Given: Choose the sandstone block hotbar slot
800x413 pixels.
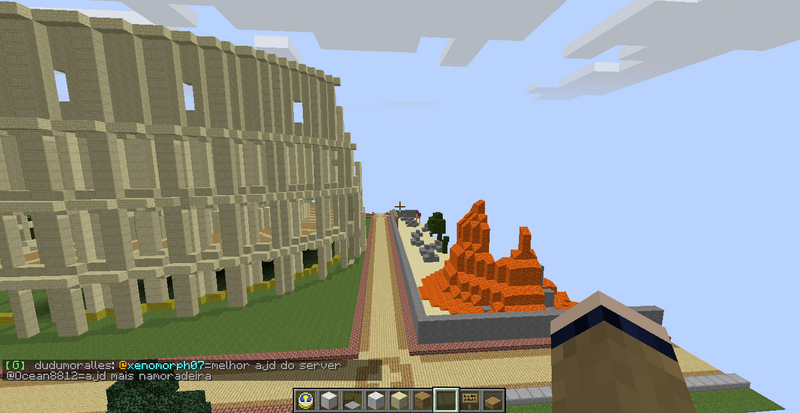Looking at the screenshot, I should [x=399, y=401].
